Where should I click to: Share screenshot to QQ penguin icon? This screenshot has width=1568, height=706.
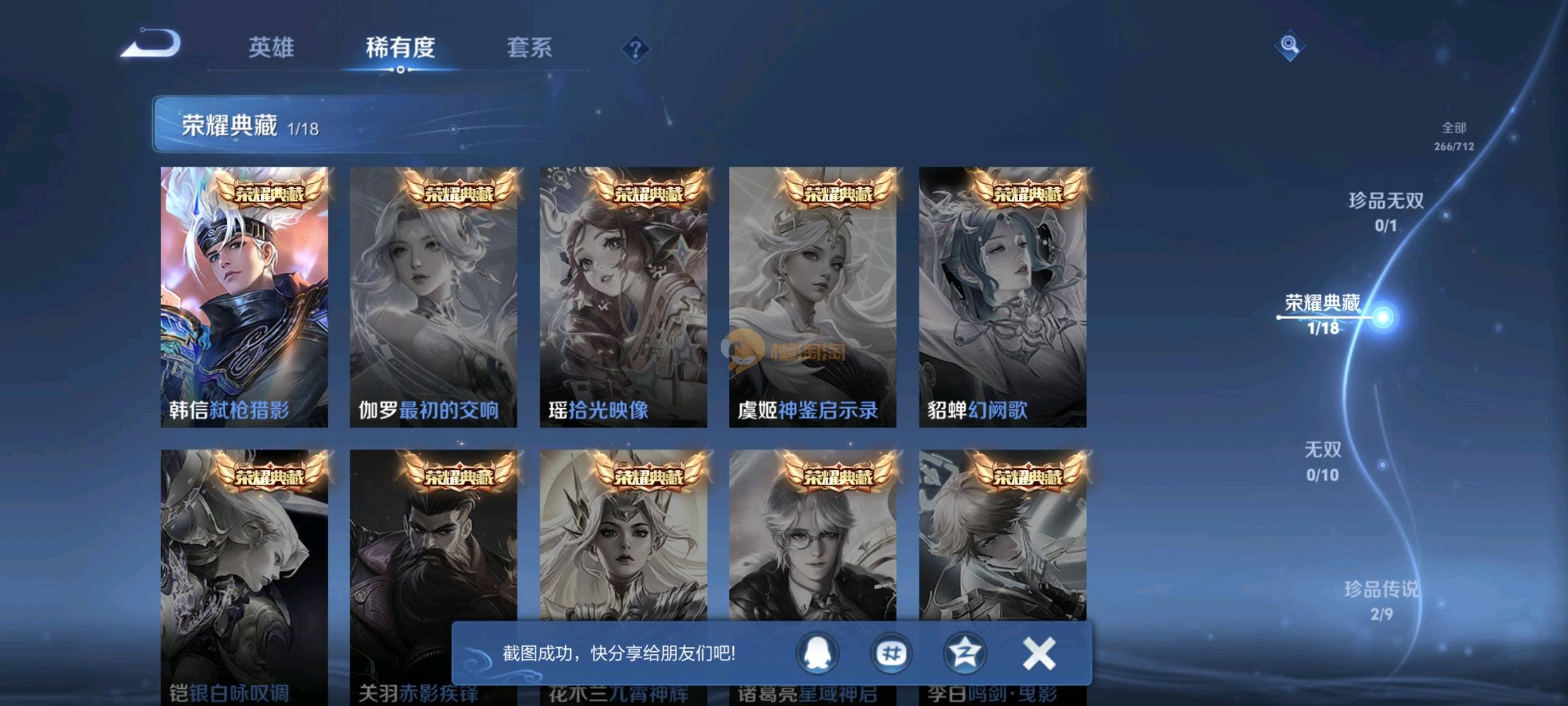pyautogui.click(x=817, y=653)
